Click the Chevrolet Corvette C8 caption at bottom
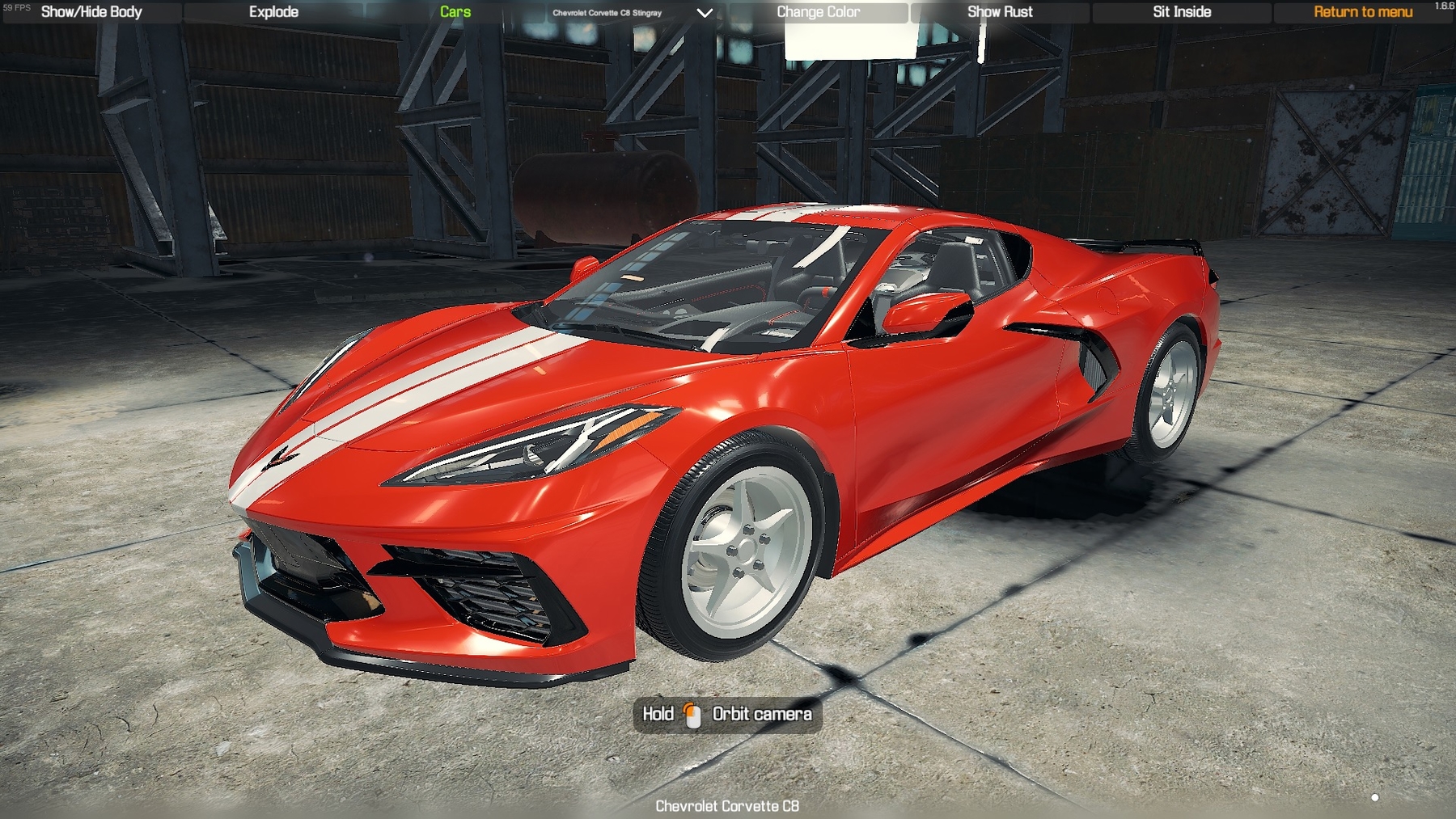 (x=727, y=806)
